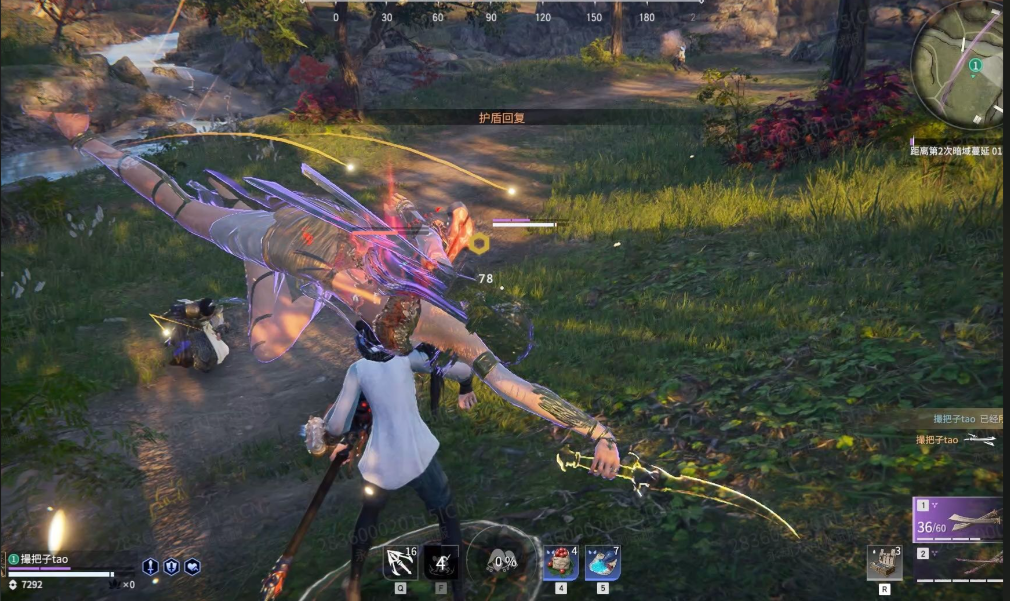Inspect the heart buff status icon

click(x=192, y=566)
